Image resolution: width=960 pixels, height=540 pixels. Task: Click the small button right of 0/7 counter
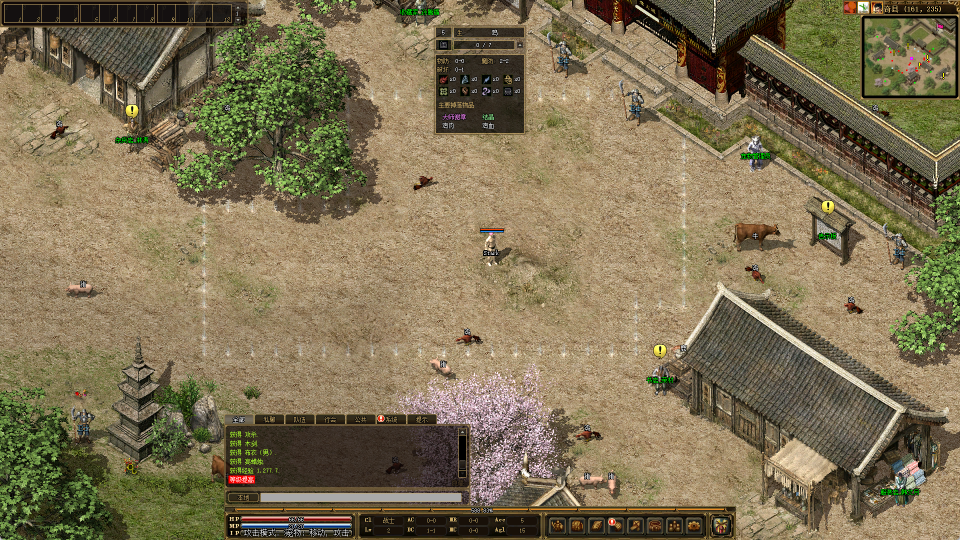519,45
